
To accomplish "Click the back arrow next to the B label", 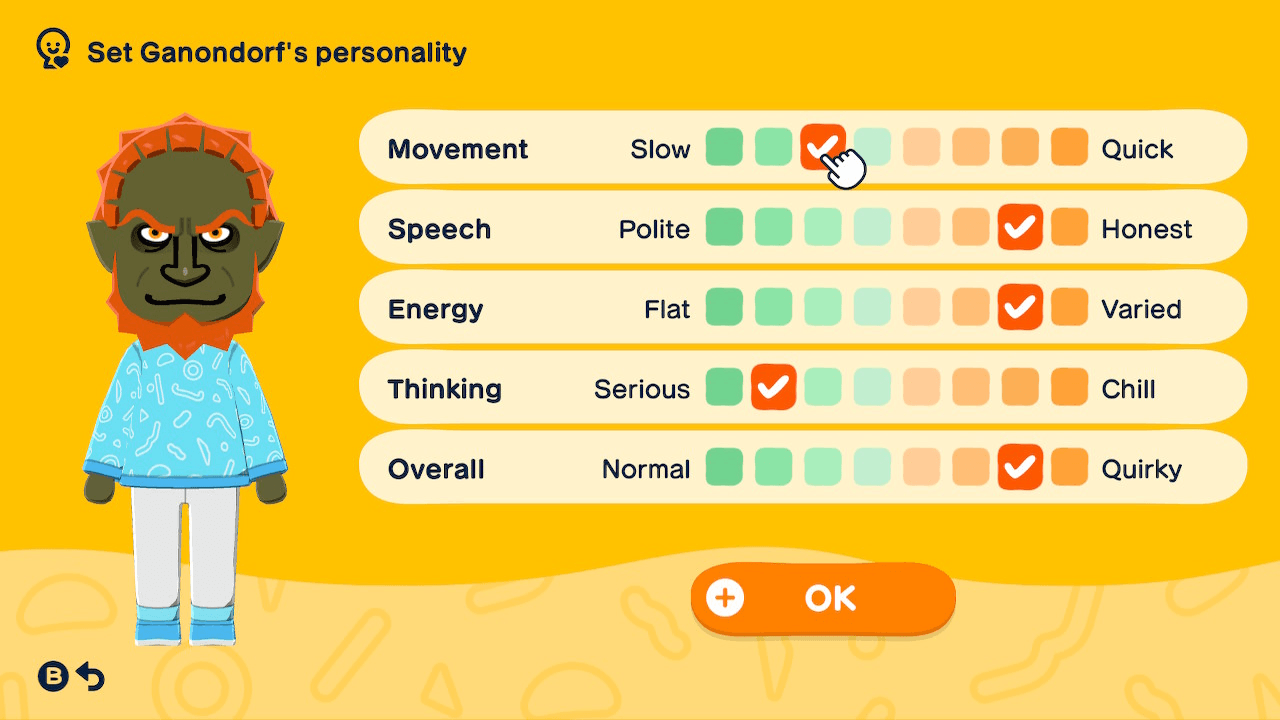I will point(91,676).
